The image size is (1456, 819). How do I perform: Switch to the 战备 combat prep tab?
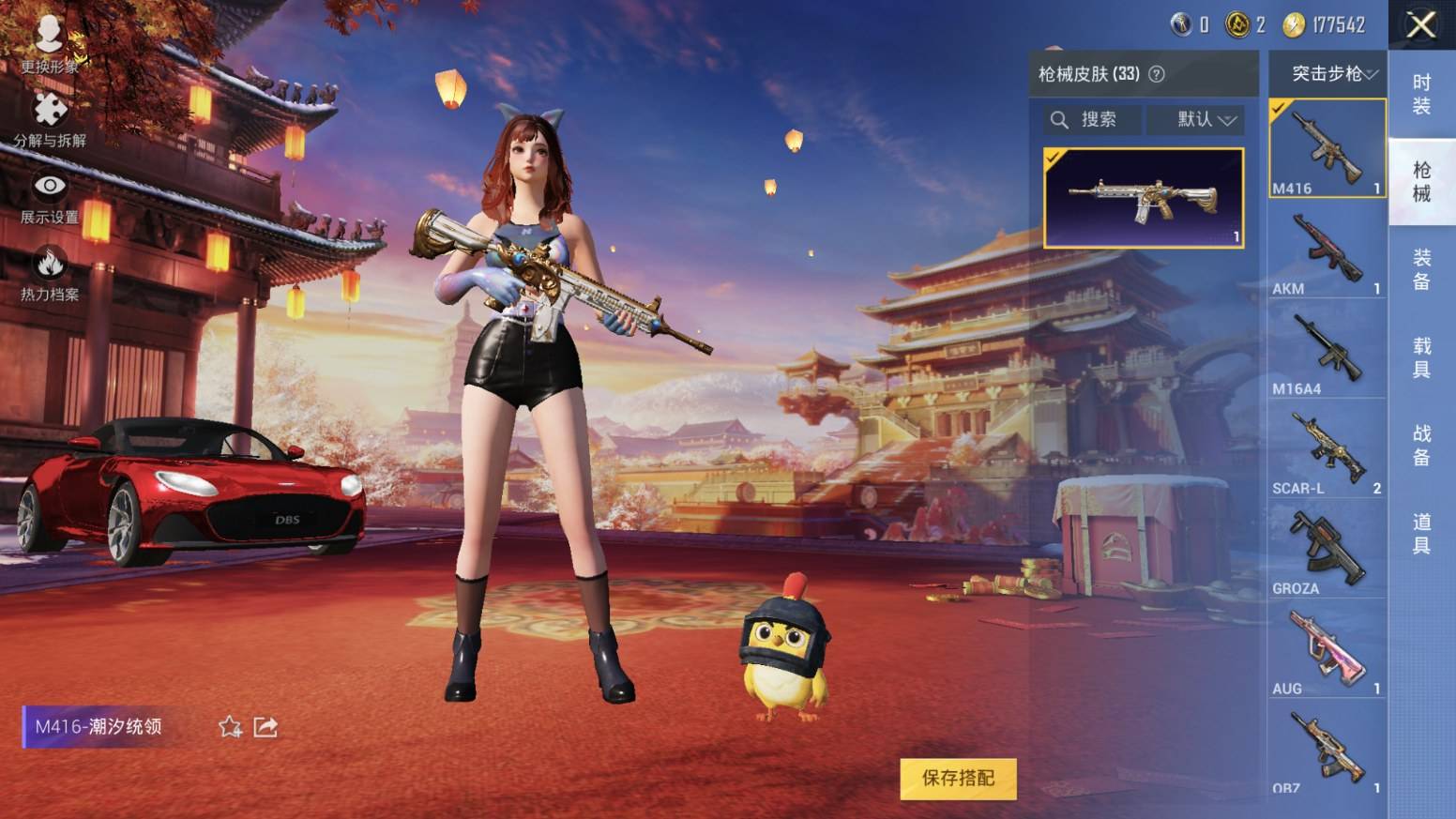click(x=1421, y=445)
